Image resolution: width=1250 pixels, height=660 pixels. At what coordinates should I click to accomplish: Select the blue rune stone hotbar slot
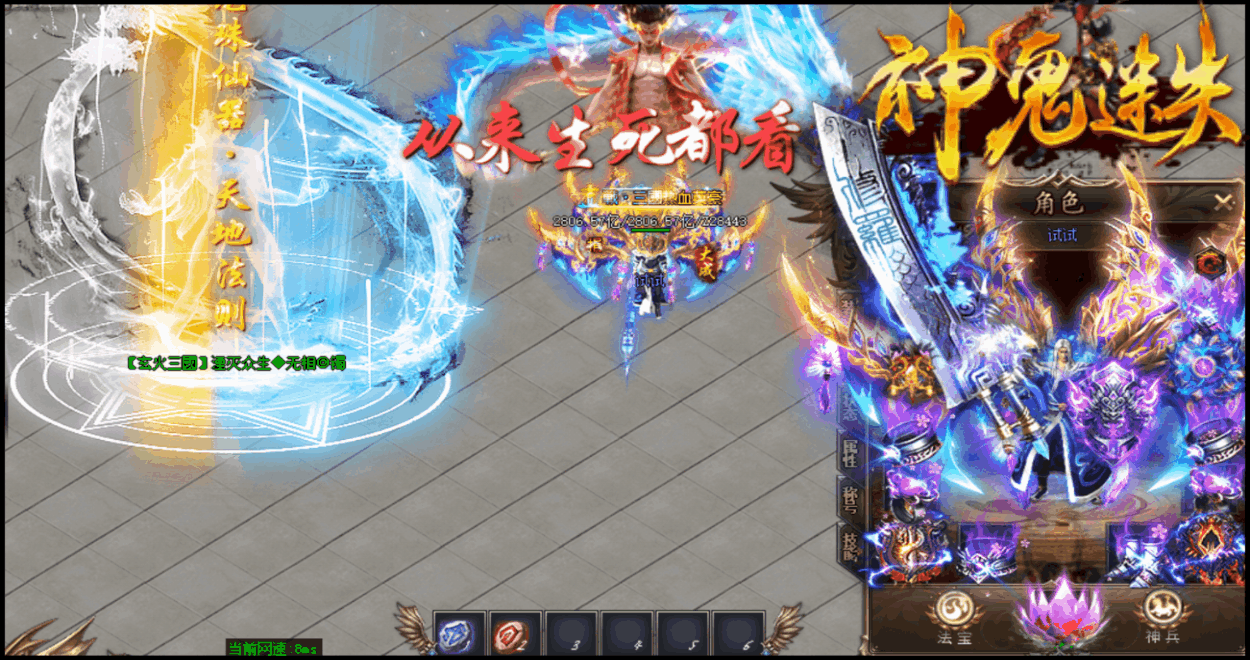pos(460,634)
